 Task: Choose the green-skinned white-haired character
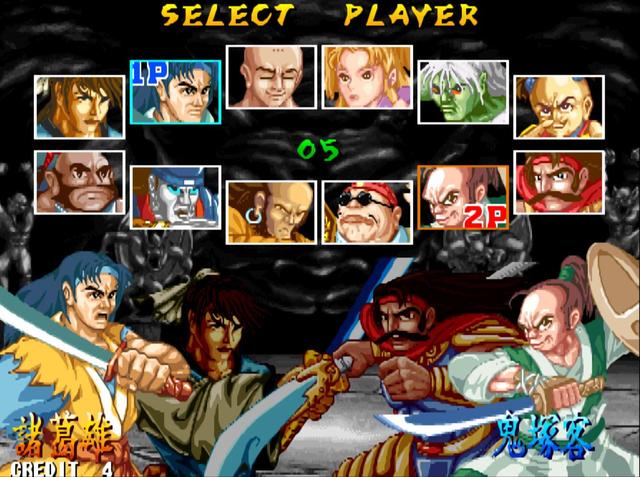click(x=463, y=91)
